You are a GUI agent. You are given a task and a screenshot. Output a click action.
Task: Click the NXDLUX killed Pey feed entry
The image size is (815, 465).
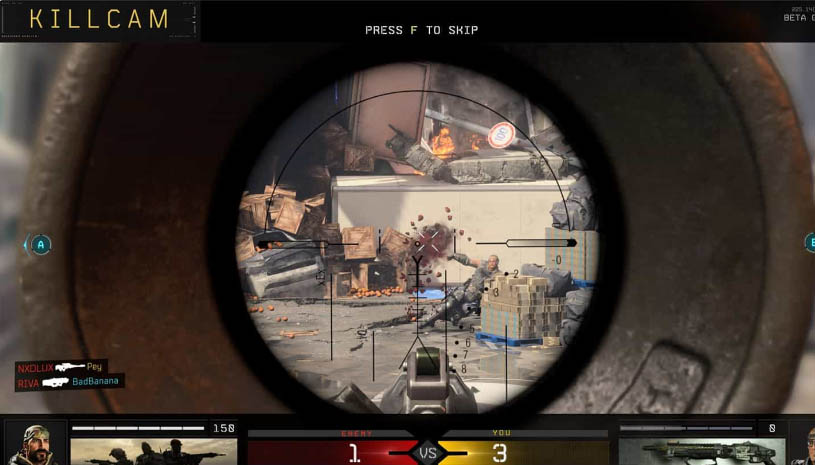click(x=60, y=367)
